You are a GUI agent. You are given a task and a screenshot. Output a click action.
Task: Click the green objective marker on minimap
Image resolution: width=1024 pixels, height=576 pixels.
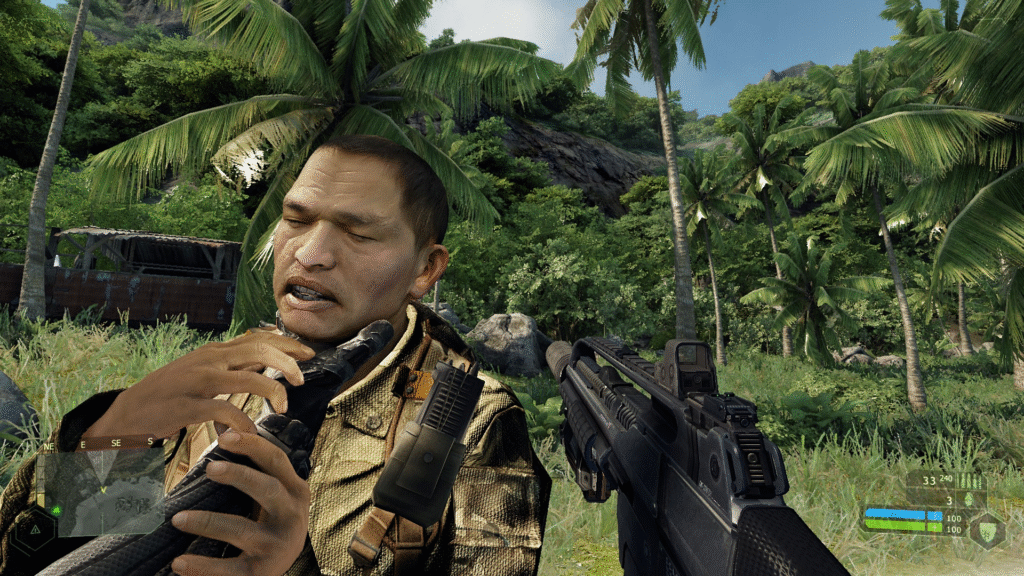coord(56,510)
